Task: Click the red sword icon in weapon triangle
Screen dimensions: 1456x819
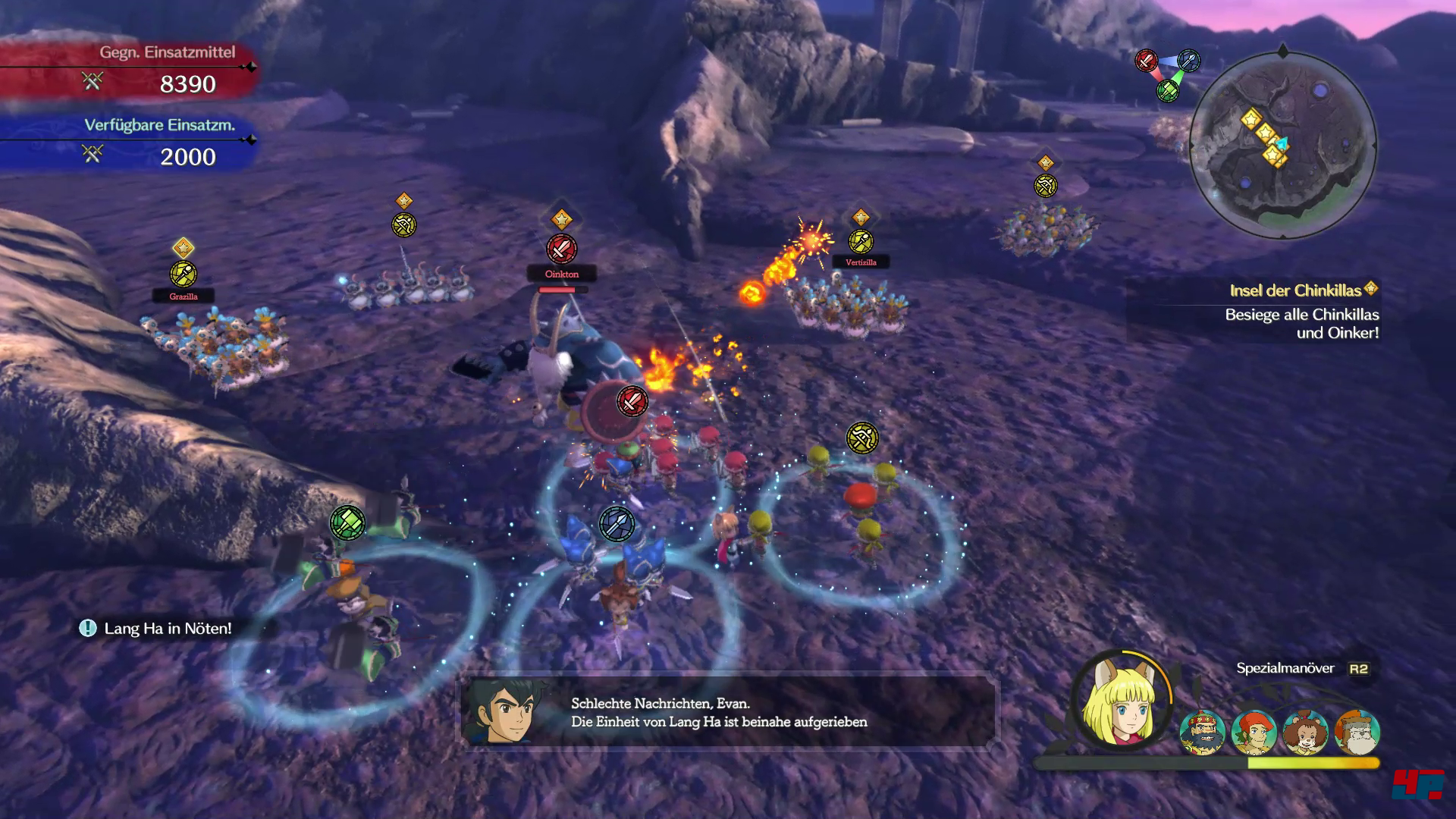Action: 1146,61
